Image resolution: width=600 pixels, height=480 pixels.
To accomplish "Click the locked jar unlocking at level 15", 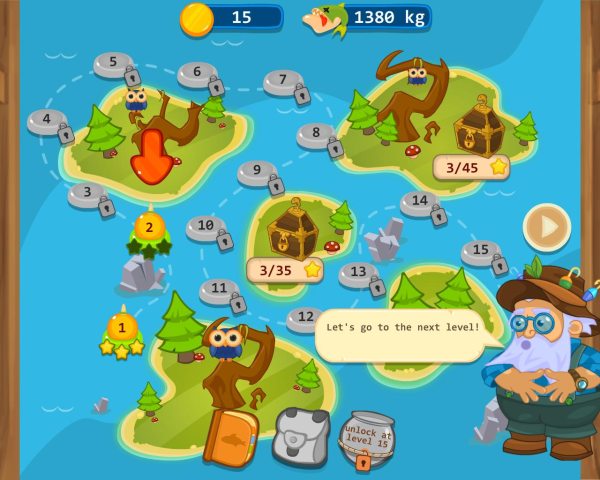I will point(366,438).
